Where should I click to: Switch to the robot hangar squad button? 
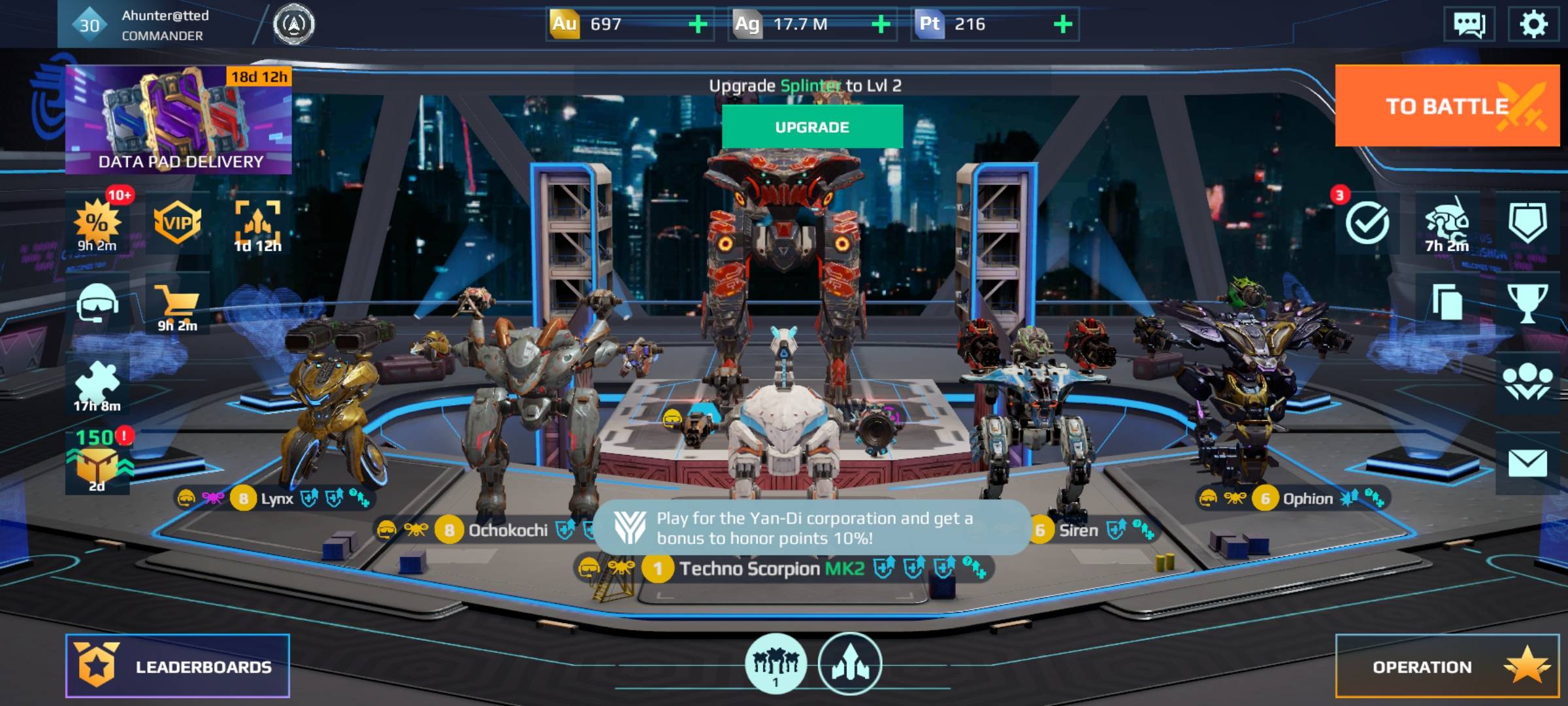pyautogui.click(x=776, y=664)
